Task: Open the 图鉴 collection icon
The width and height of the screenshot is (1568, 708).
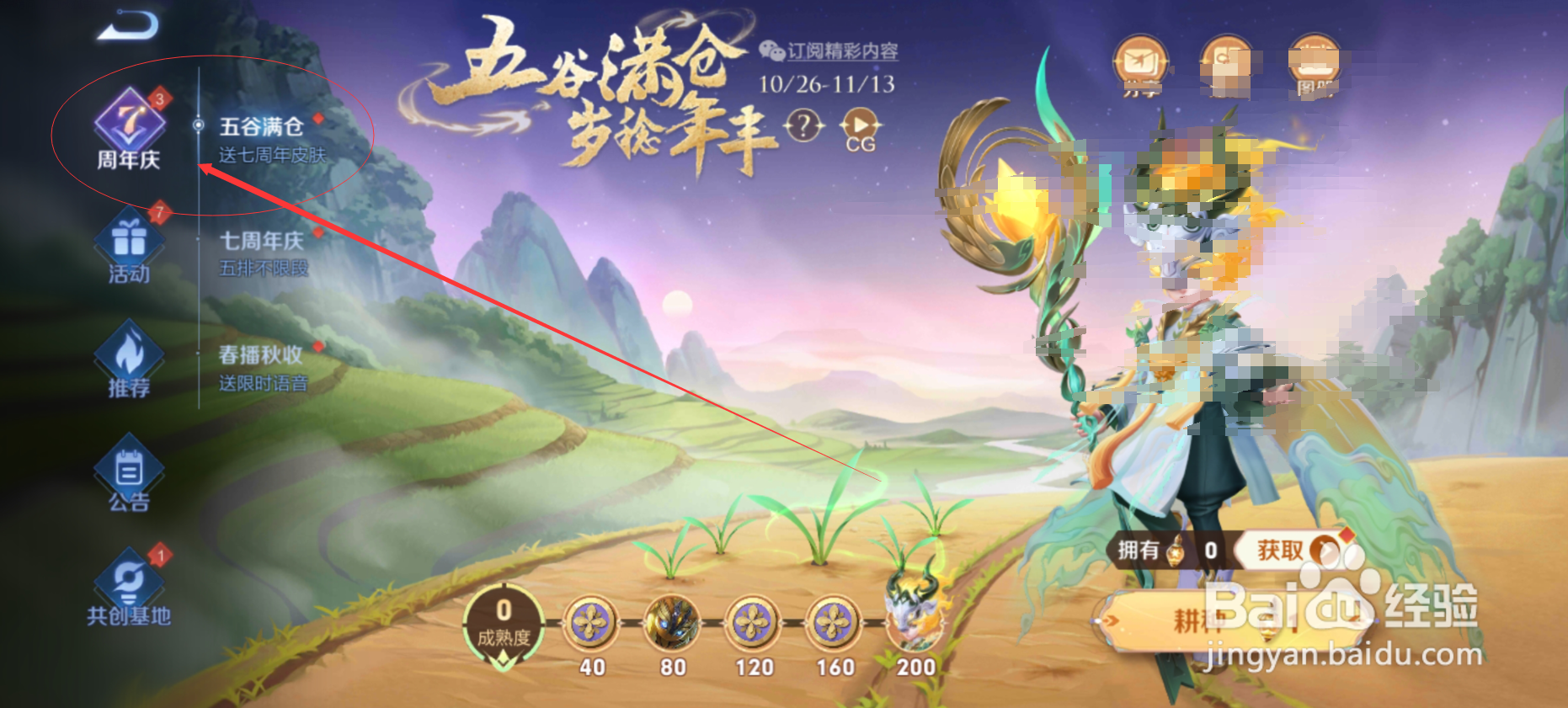Action: click(1315, 59)
